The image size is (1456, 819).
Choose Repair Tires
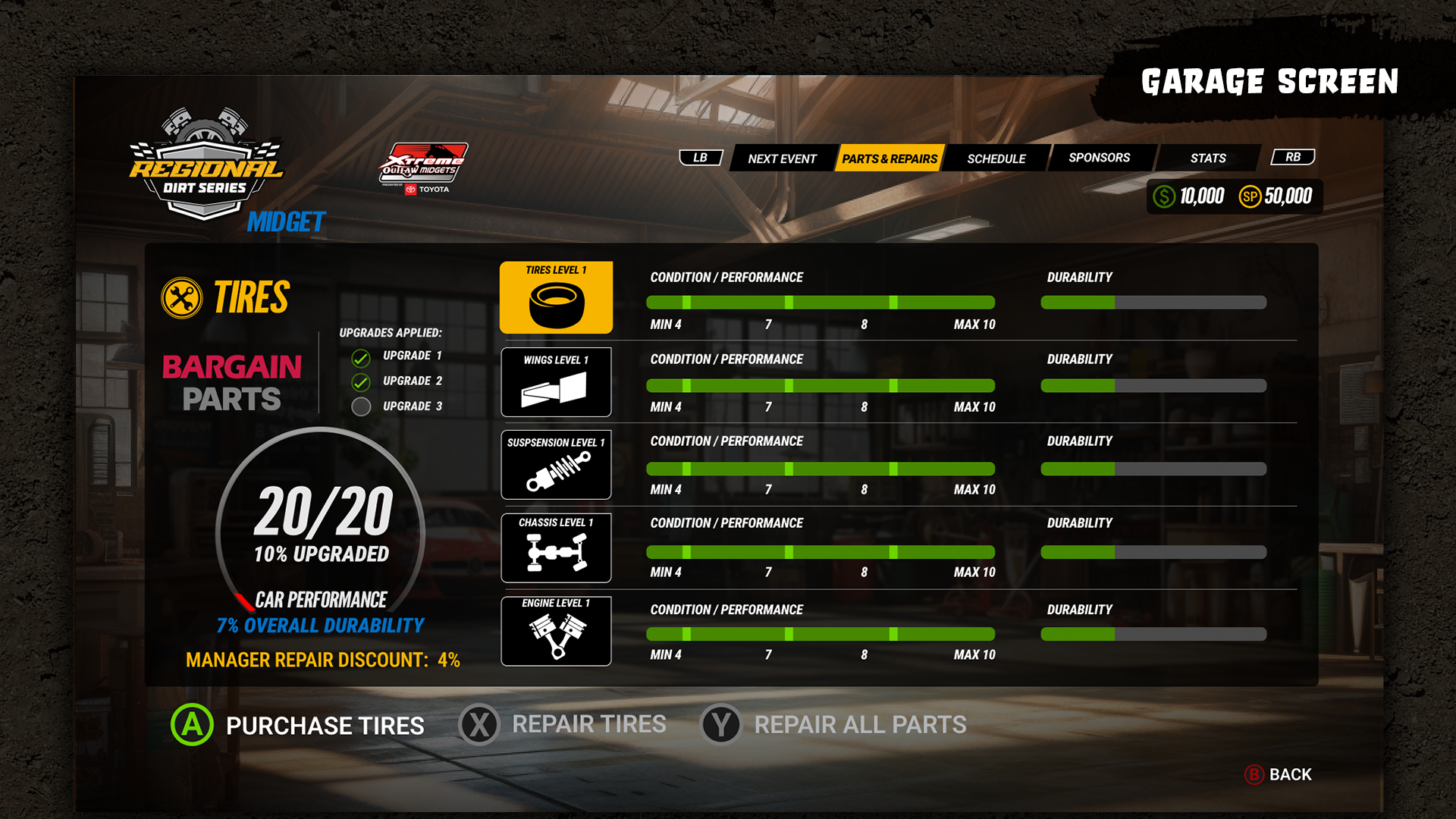[x=563, y=724]
